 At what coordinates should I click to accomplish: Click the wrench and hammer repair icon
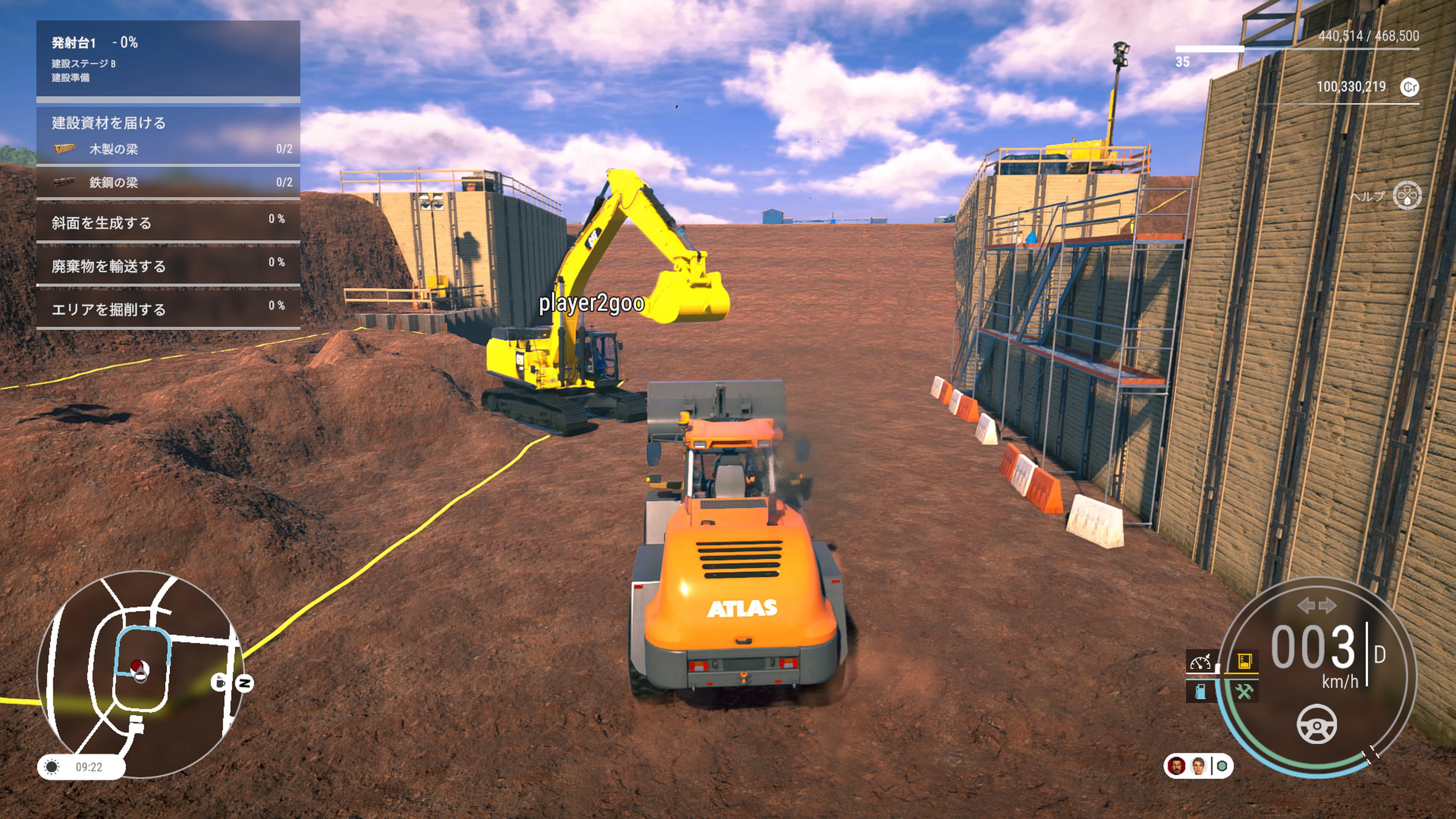tap(1244, 691)
